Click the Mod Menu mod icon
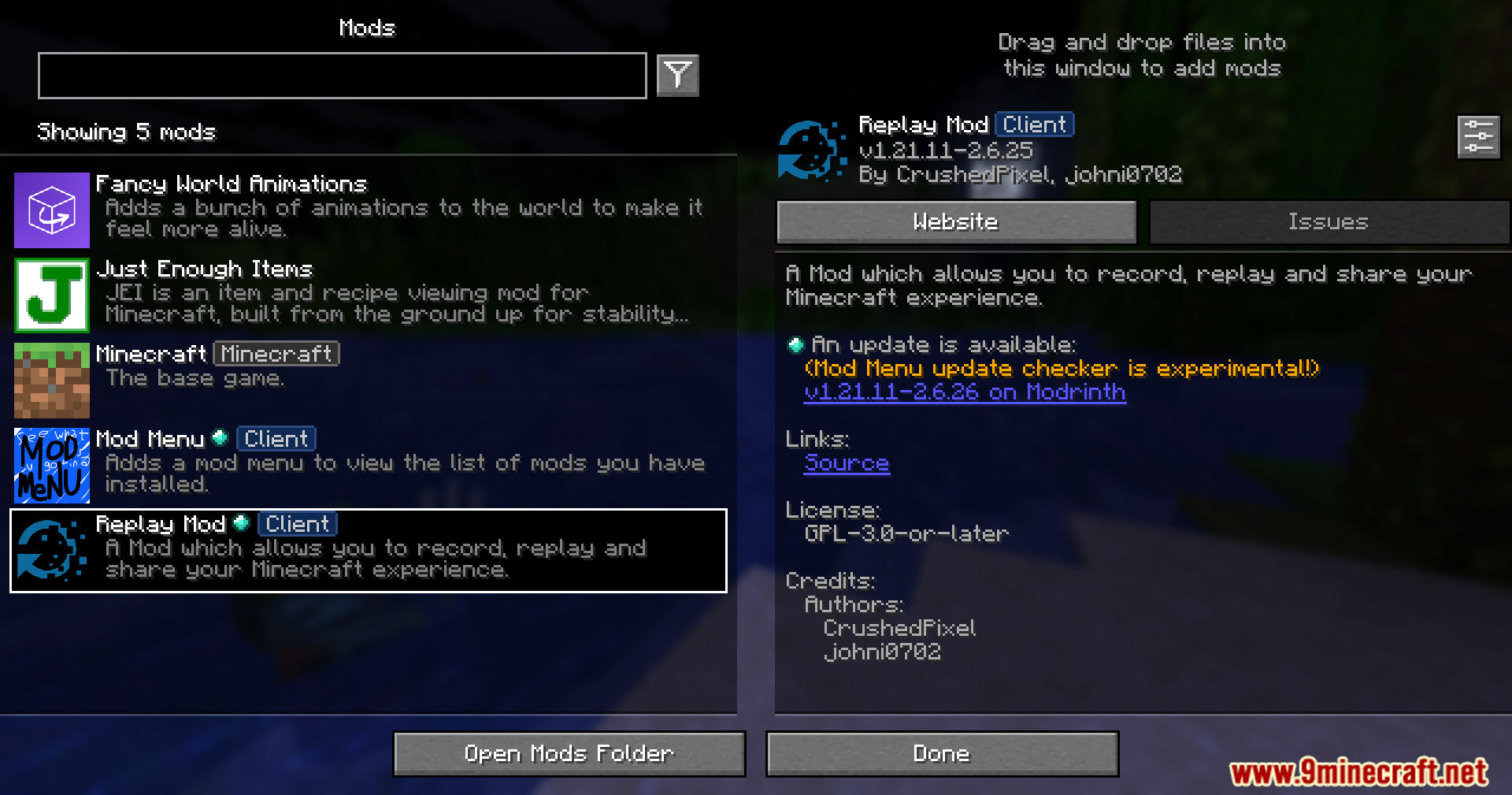1512x795 pixels. [x=51, y=466]
